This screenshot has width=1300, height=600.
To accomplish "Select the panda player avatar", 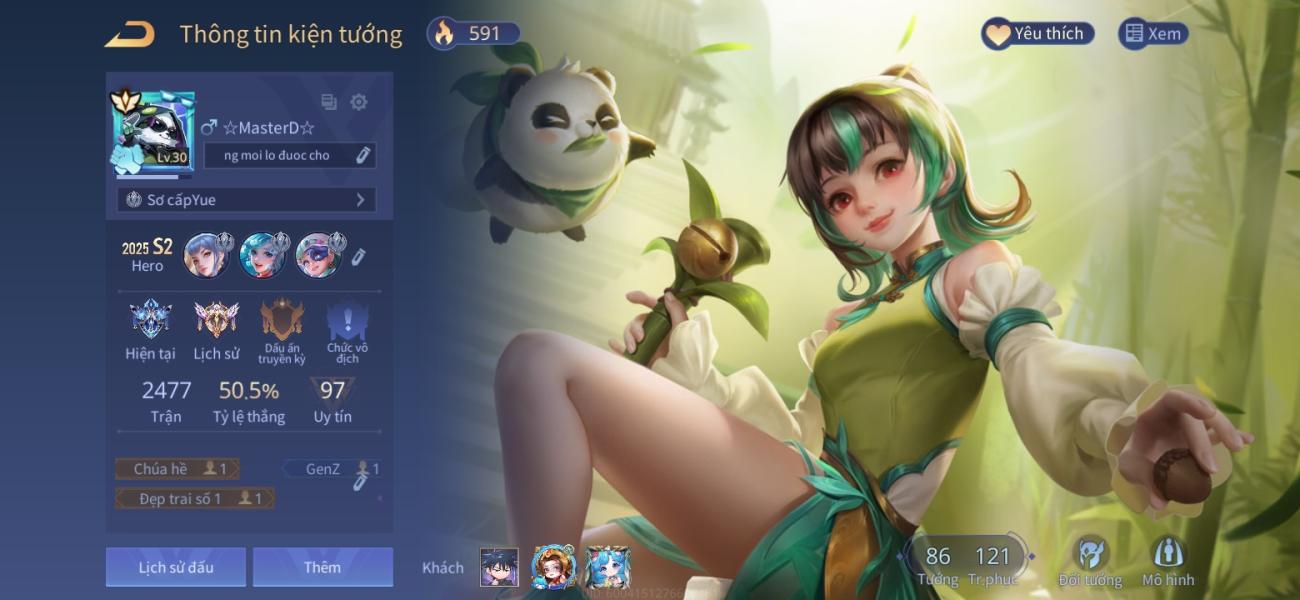I will 153,130.
